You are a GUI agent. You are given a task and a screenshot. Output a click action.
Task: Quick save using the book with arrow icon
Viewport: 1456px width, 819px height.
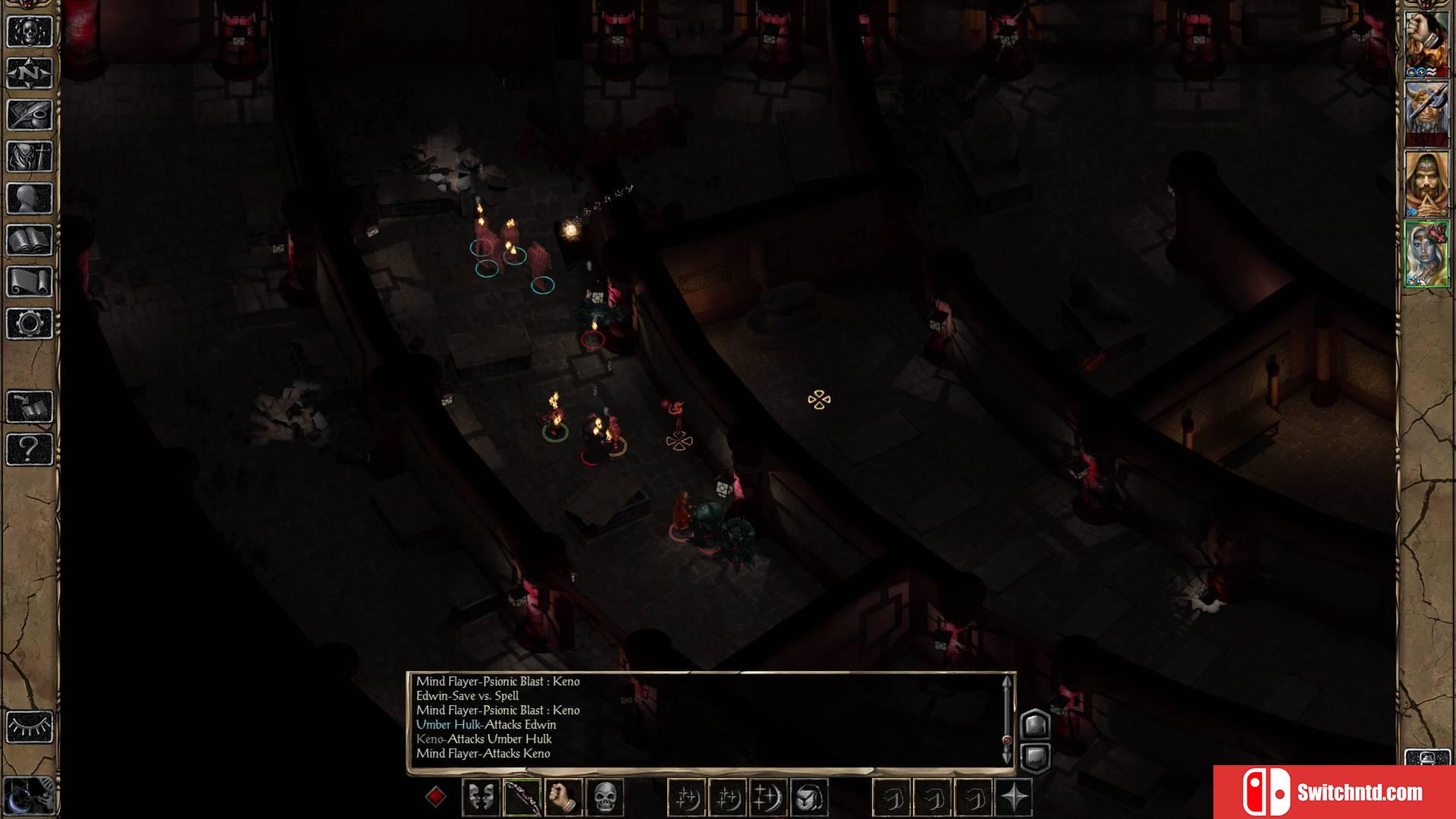point(30,407)
